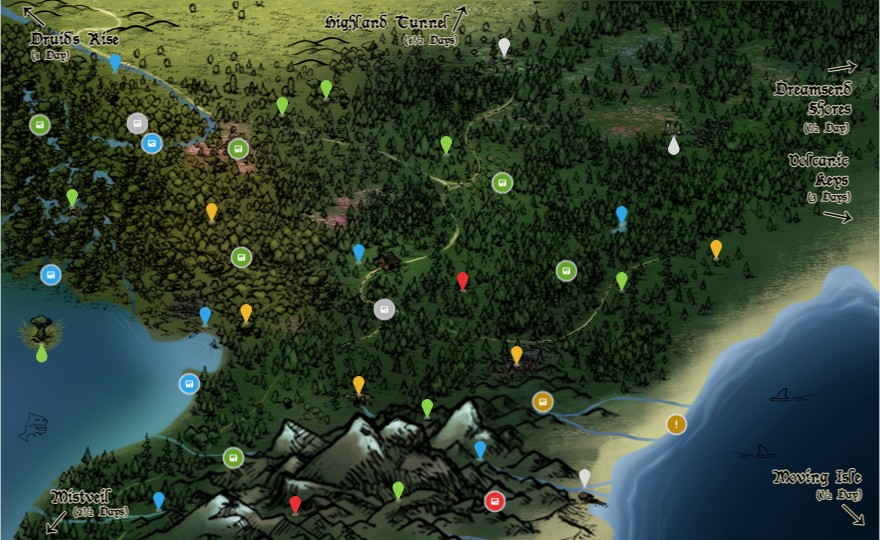Screen dimensions: 880x540
Task: Click the green droplet marker under the island tree
Action: pyautogui.click(x=42, y=353)
